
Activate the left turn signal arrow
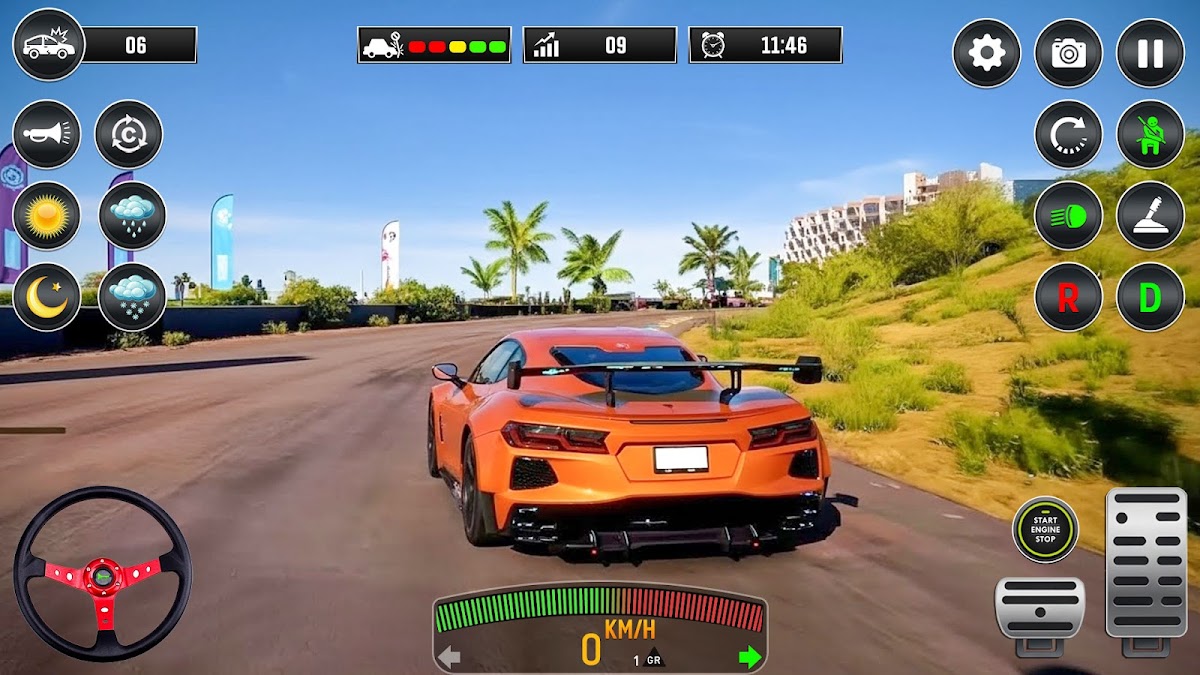(450, 657)
